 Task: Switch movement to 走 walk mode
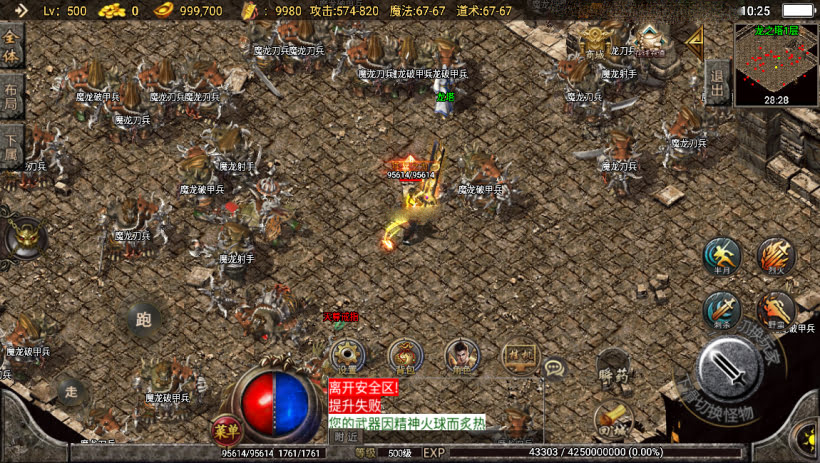coord(72,391)
